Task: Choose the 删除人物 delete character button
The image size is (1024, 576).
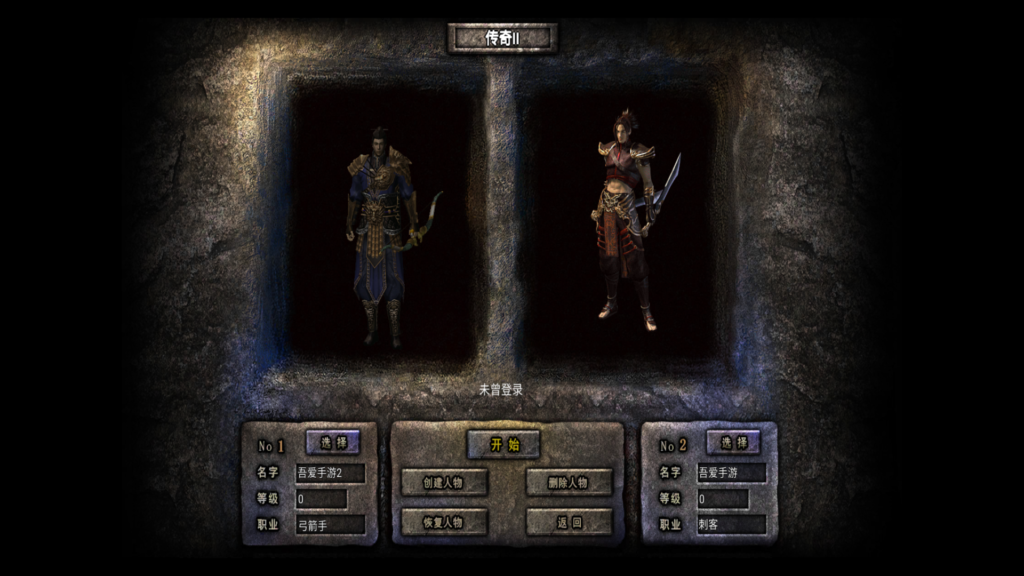Action: [x=568, y=482]
